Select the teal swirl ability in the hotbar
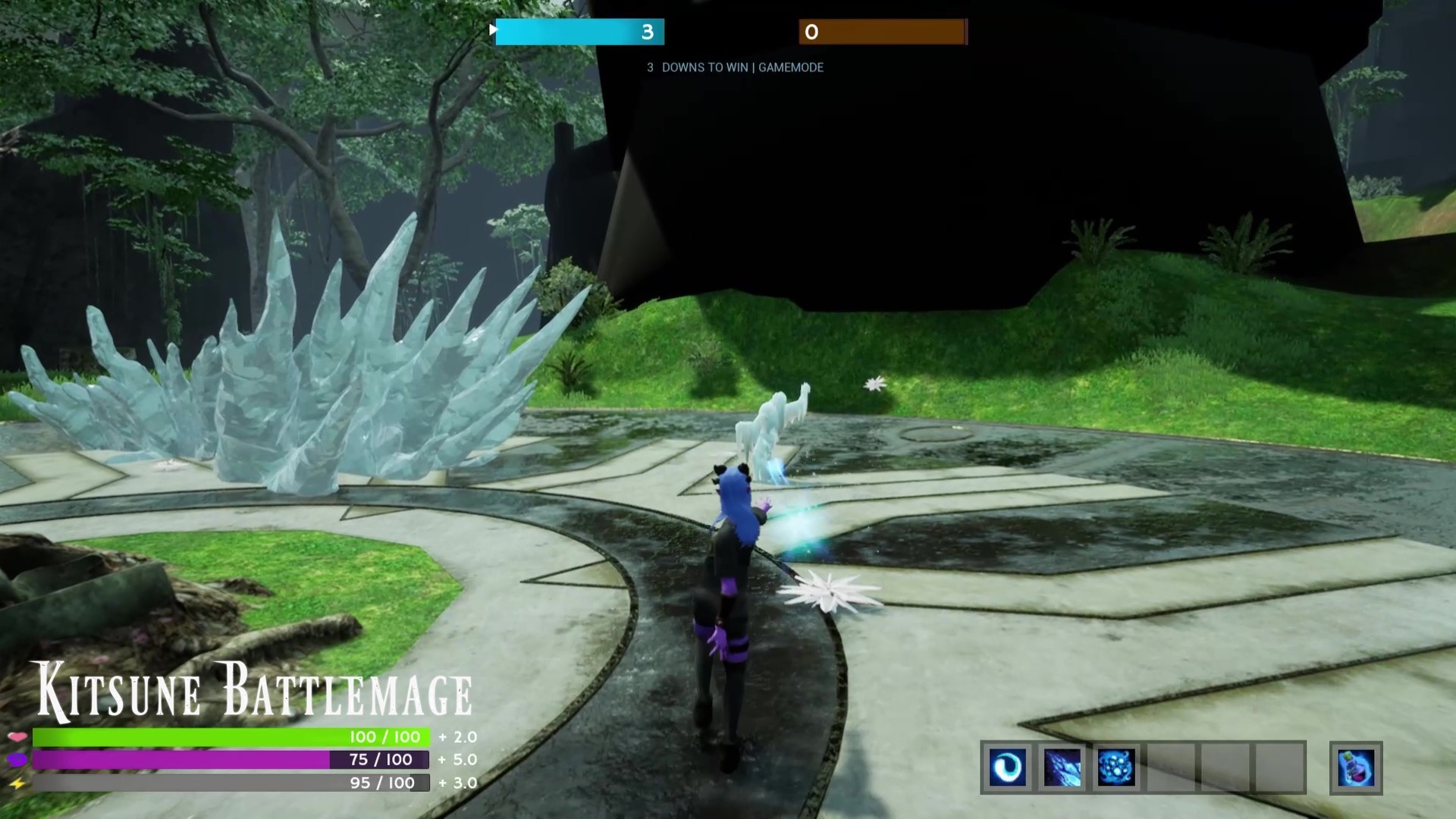This screenshot has height=819, width=1456. click(1008, 768)
